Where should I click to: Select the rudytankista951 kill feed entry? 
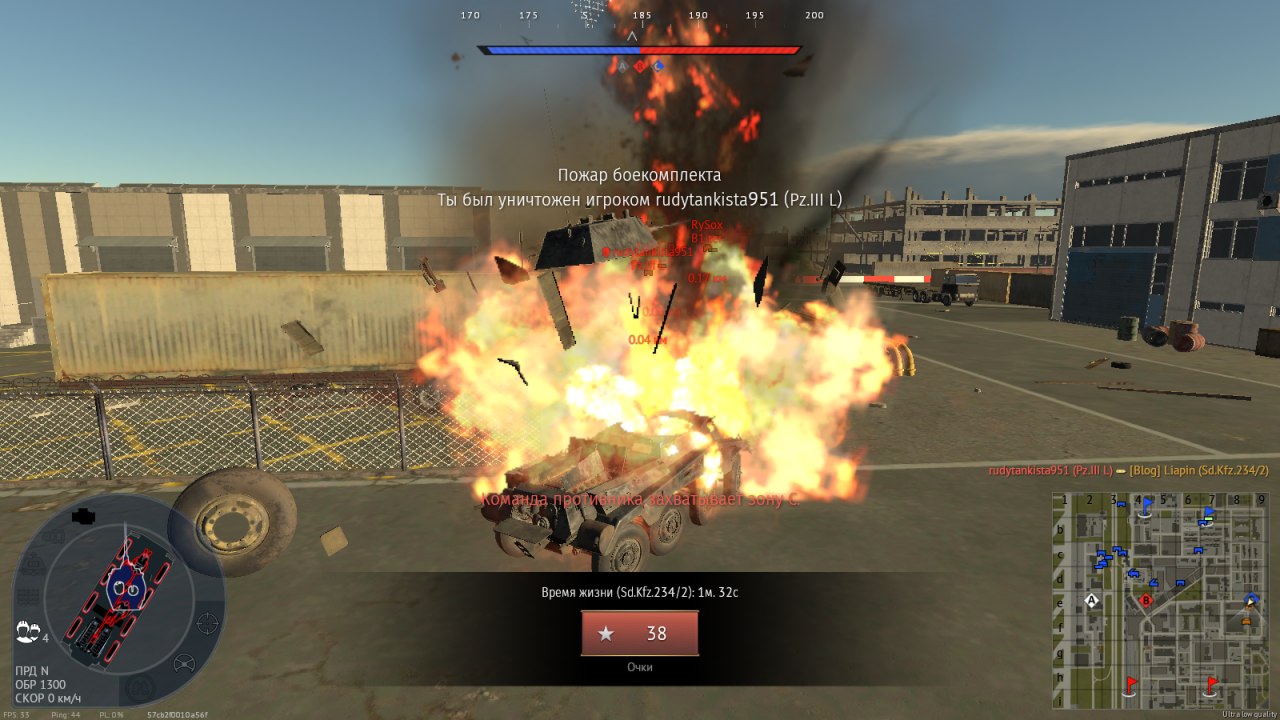1128,470
